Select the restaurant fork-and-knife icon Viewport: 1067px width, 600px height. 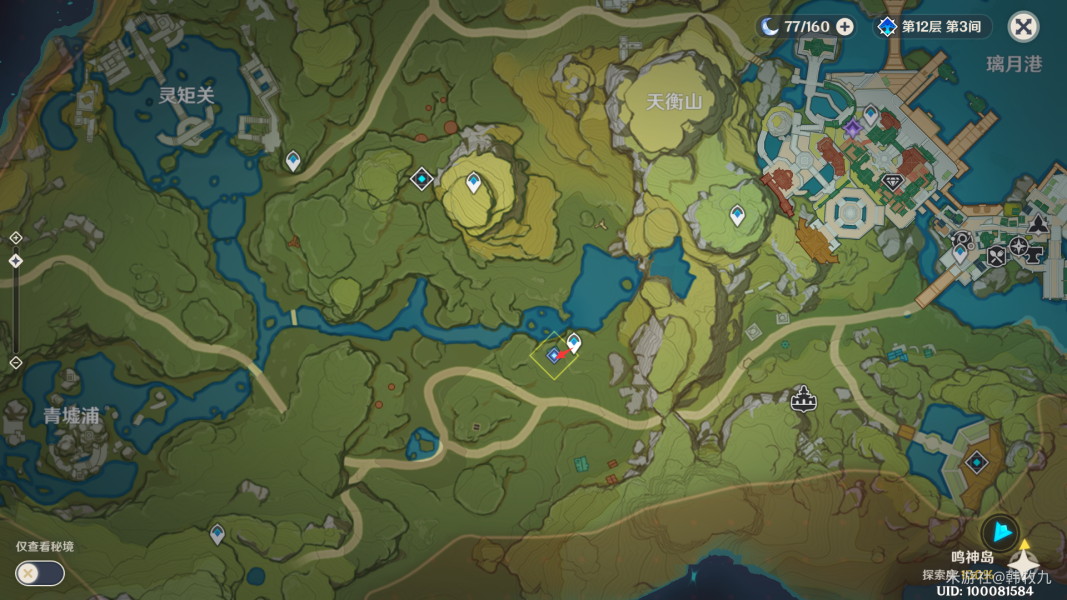[996, 256]
